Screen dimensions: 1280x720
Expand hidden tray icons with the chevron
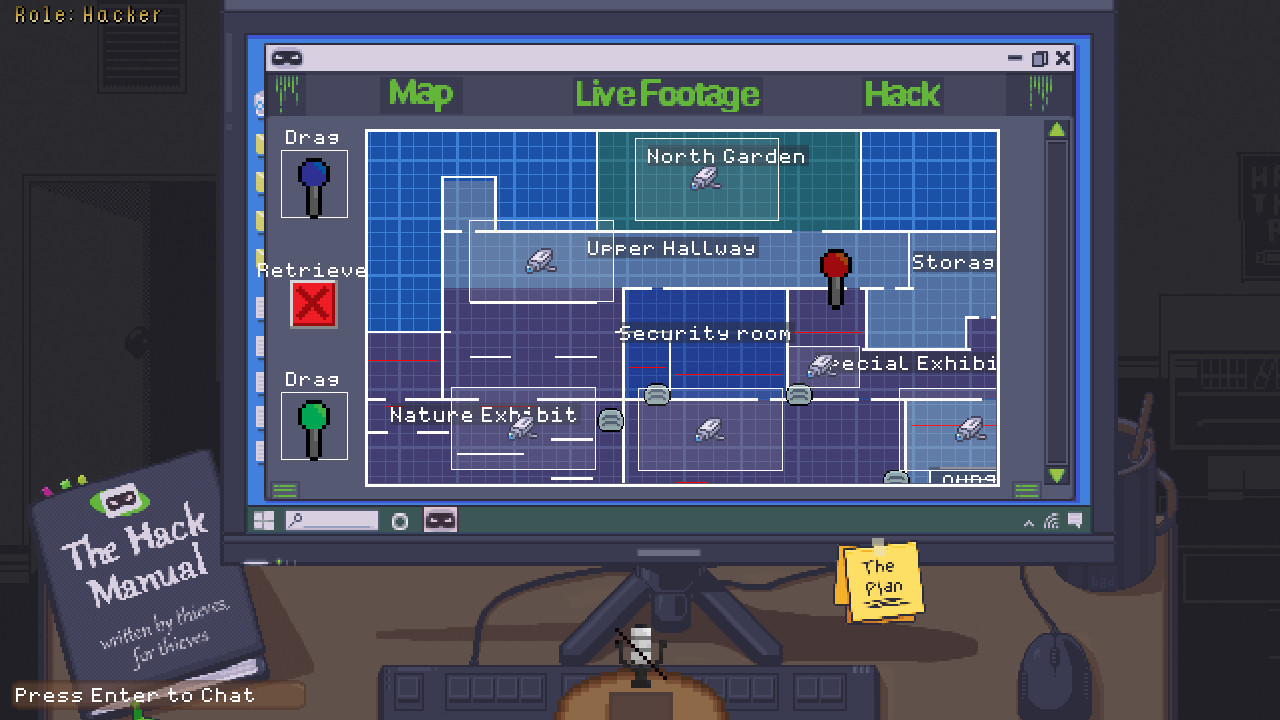click(x=1028, y=521)
